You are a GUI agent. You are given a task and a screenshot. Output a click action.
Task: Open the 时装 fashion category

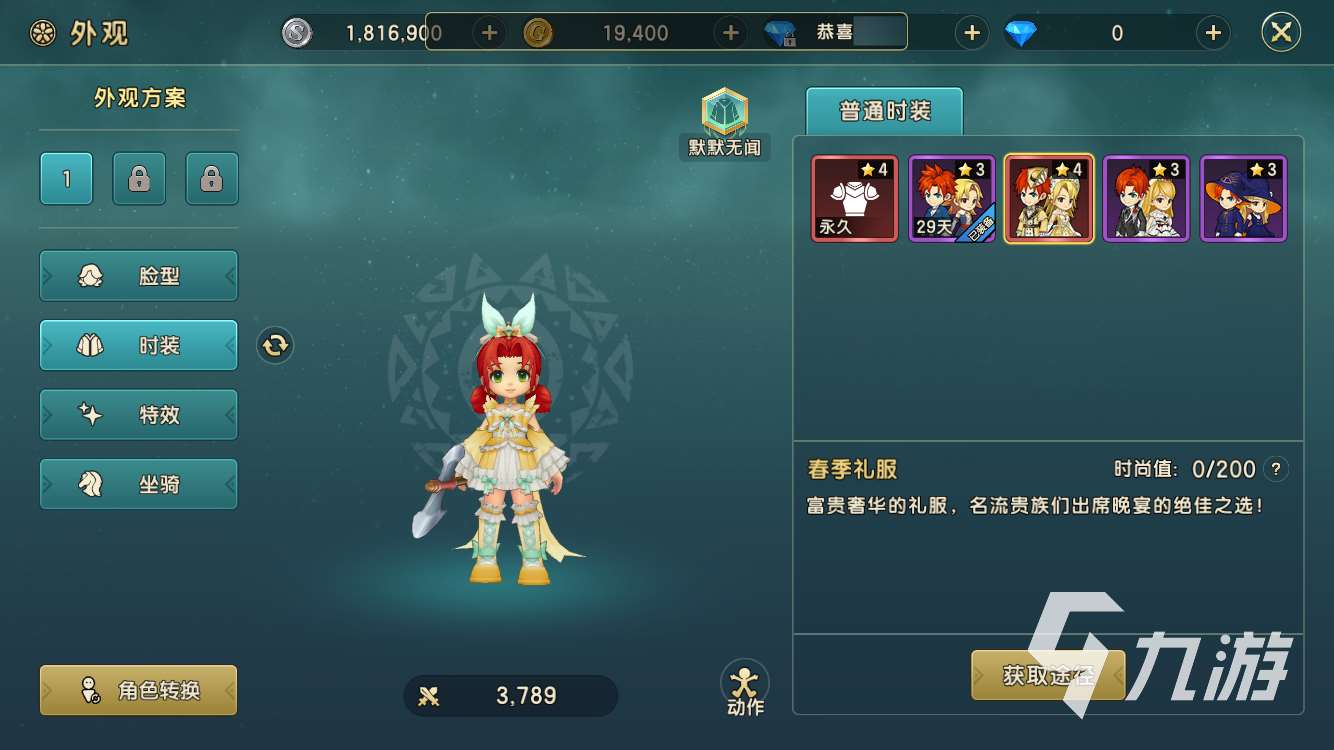click(138, 345)
